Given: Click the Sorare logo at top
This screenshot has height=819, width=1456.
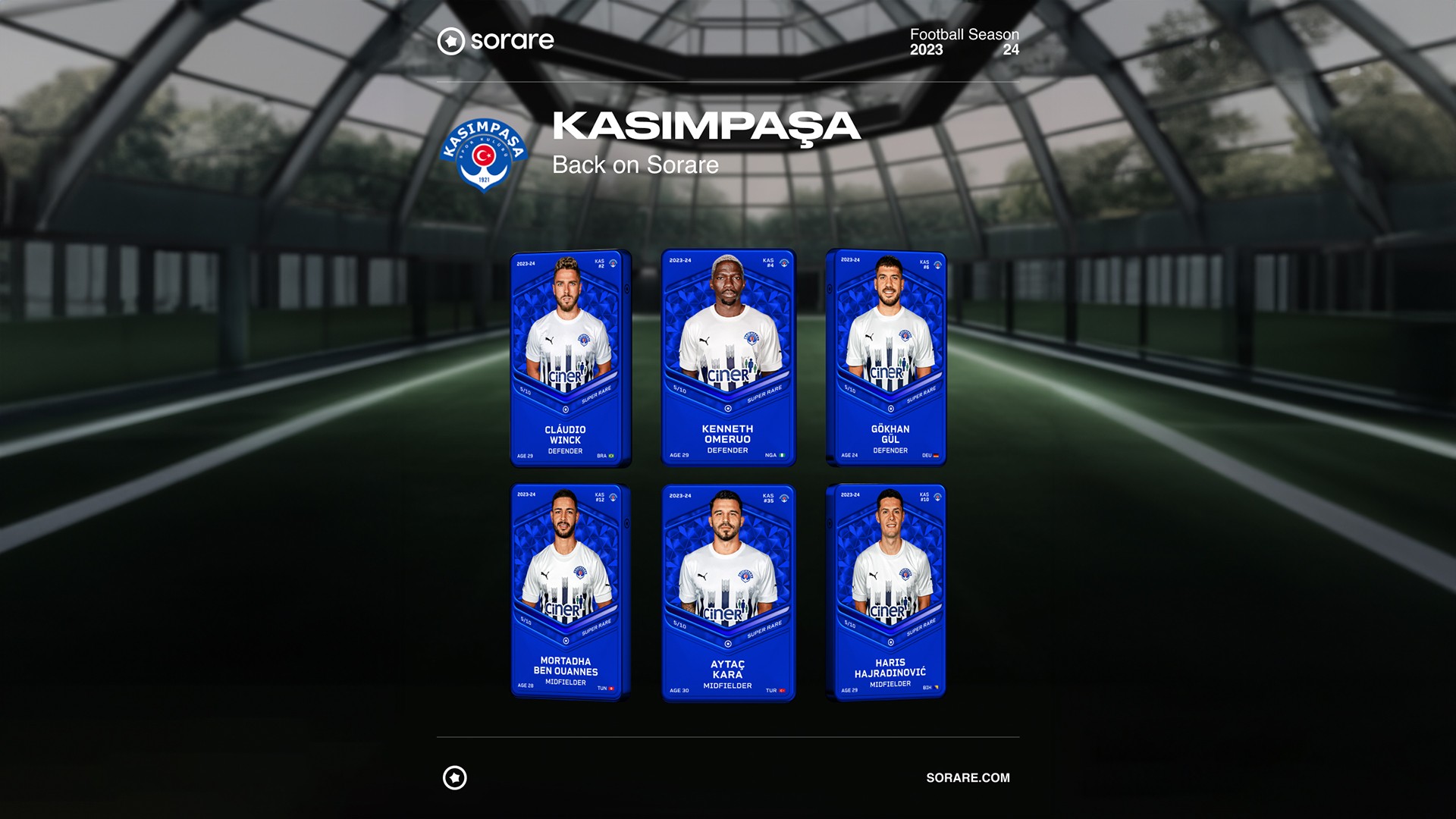Looking at the screenshot, I should [496, 41].
